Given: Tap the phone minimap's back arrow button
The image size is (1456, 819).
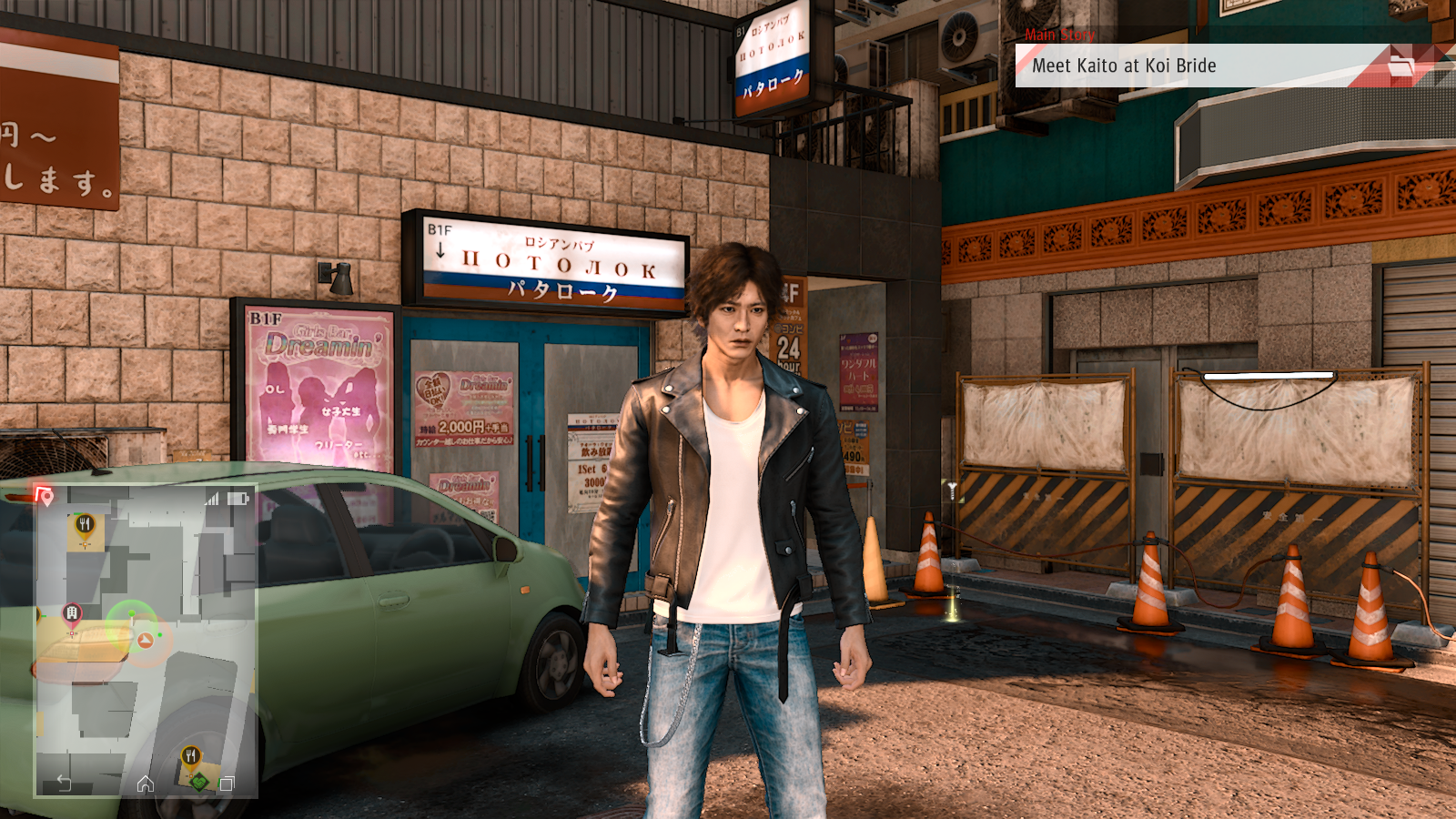Looking at the screenshot, I should click(x=64, y=783).
